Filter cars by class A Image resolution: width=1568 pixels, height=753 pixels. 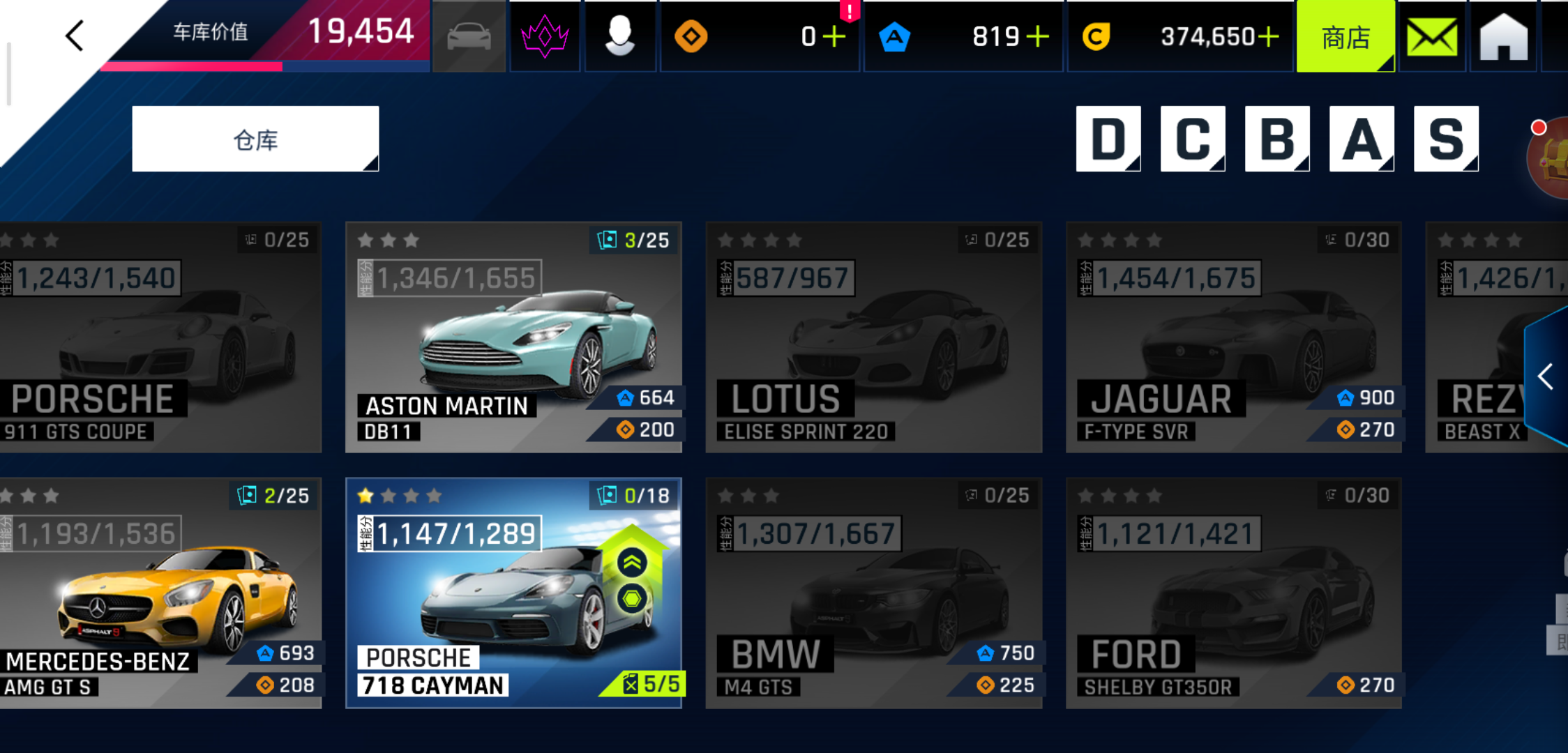coord(1361,139)
